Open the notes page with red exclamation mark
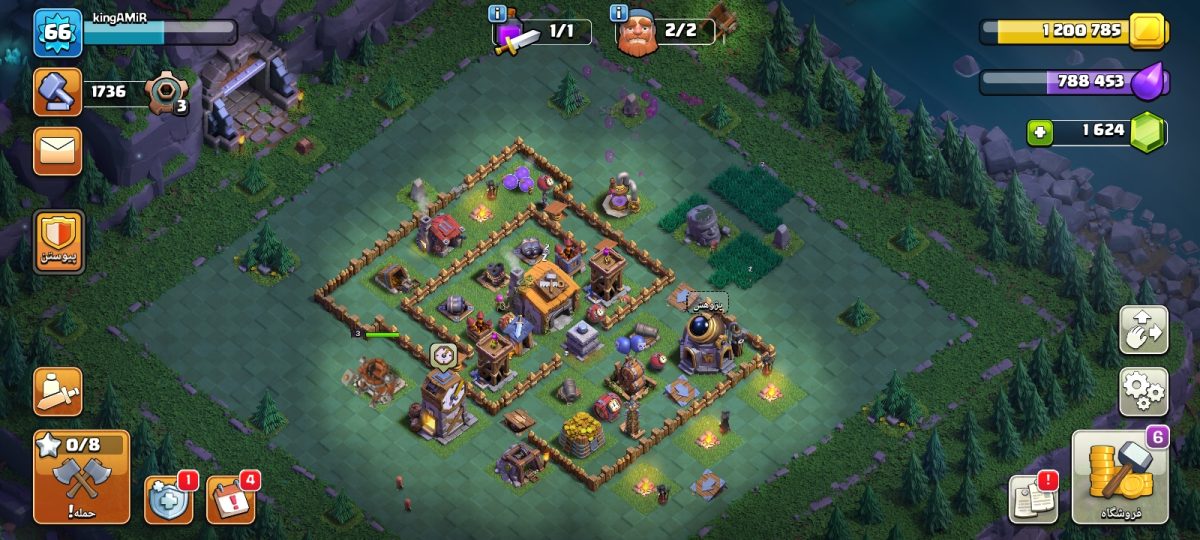1200x540 pixels. pos(1032,497)
